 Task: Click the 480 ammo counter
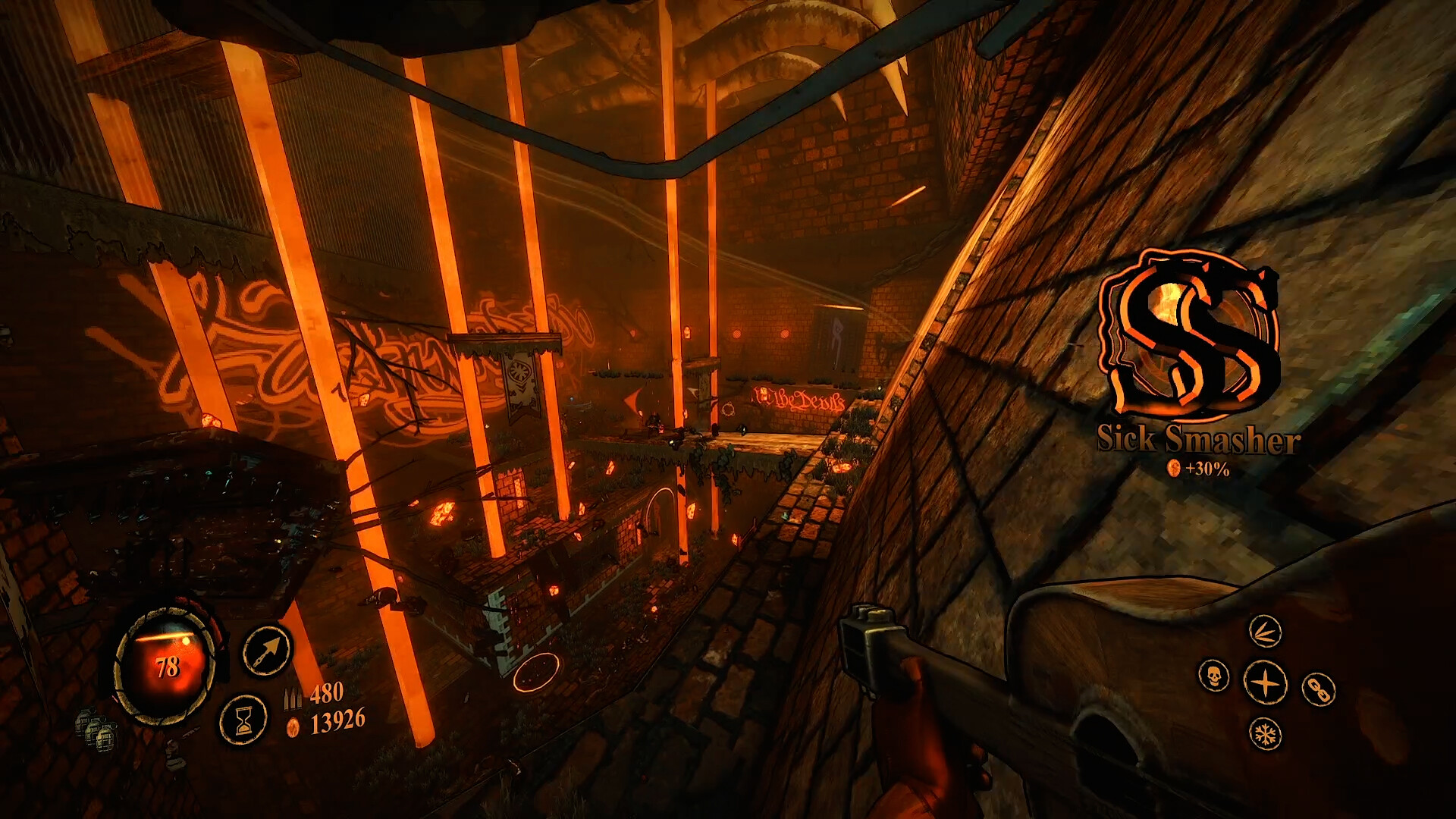click(x=328, y=692)
